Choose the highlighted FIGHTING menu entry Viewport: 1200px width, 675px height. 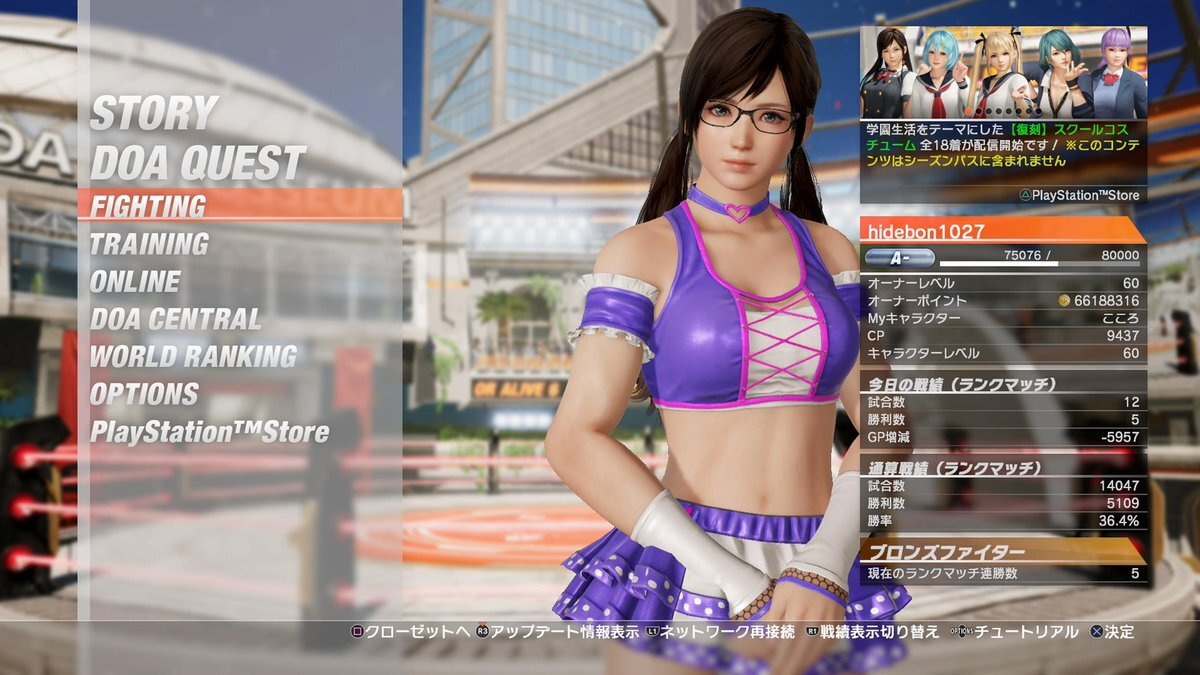pyautogui.click(x=149, y=206)
